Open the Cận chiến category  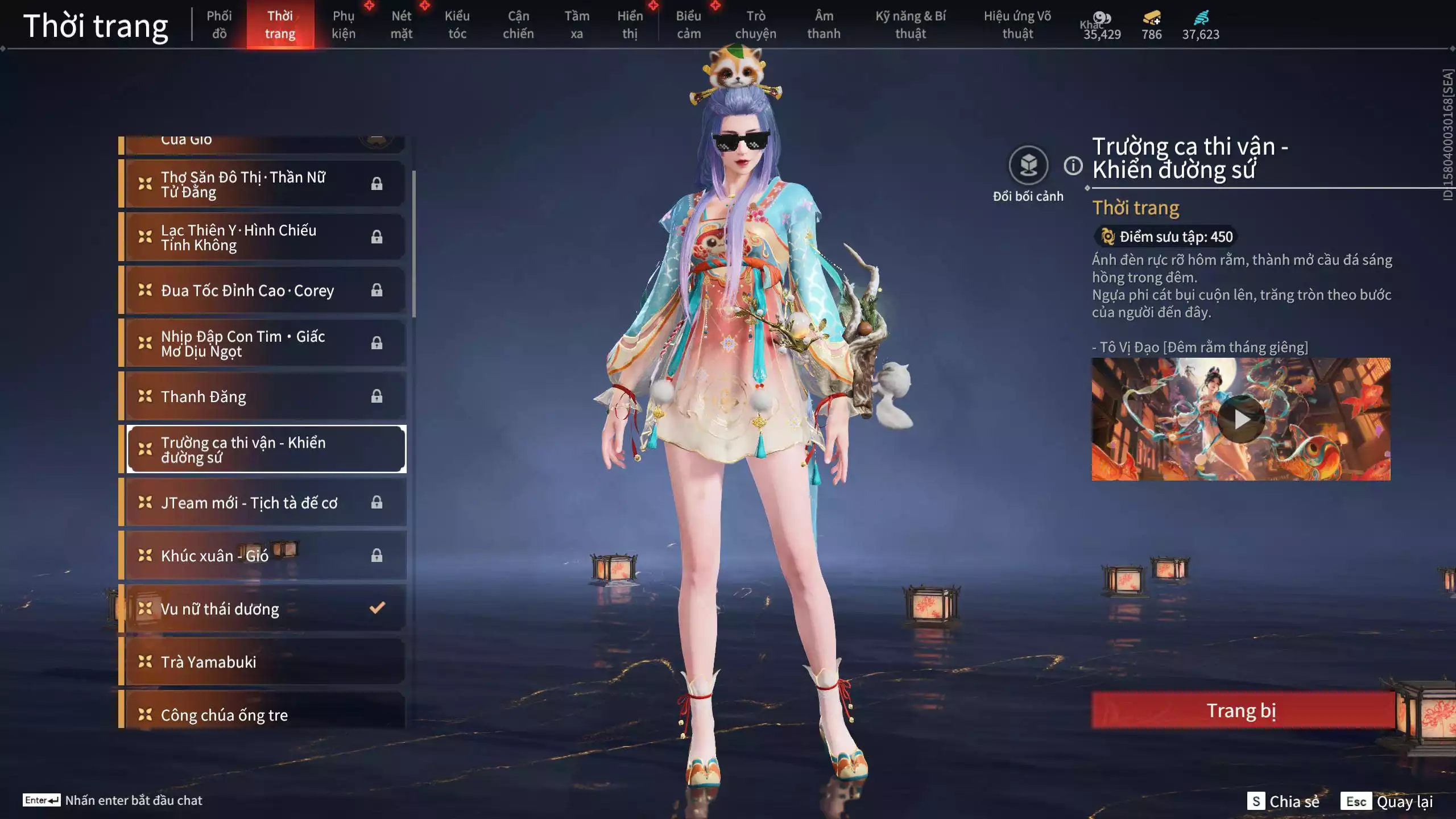point(518,25)
